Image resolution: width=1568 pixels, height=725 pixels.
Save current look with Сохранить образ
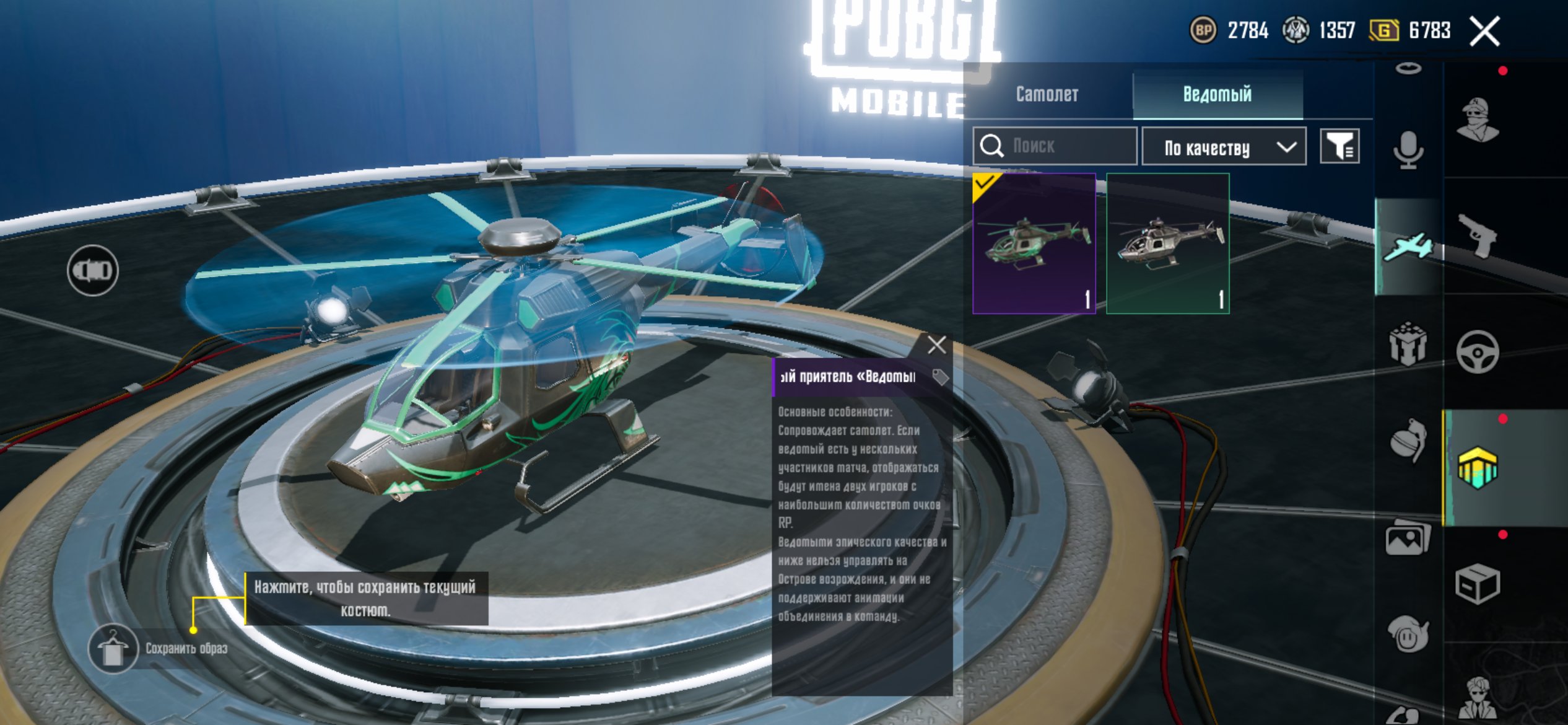113,648
